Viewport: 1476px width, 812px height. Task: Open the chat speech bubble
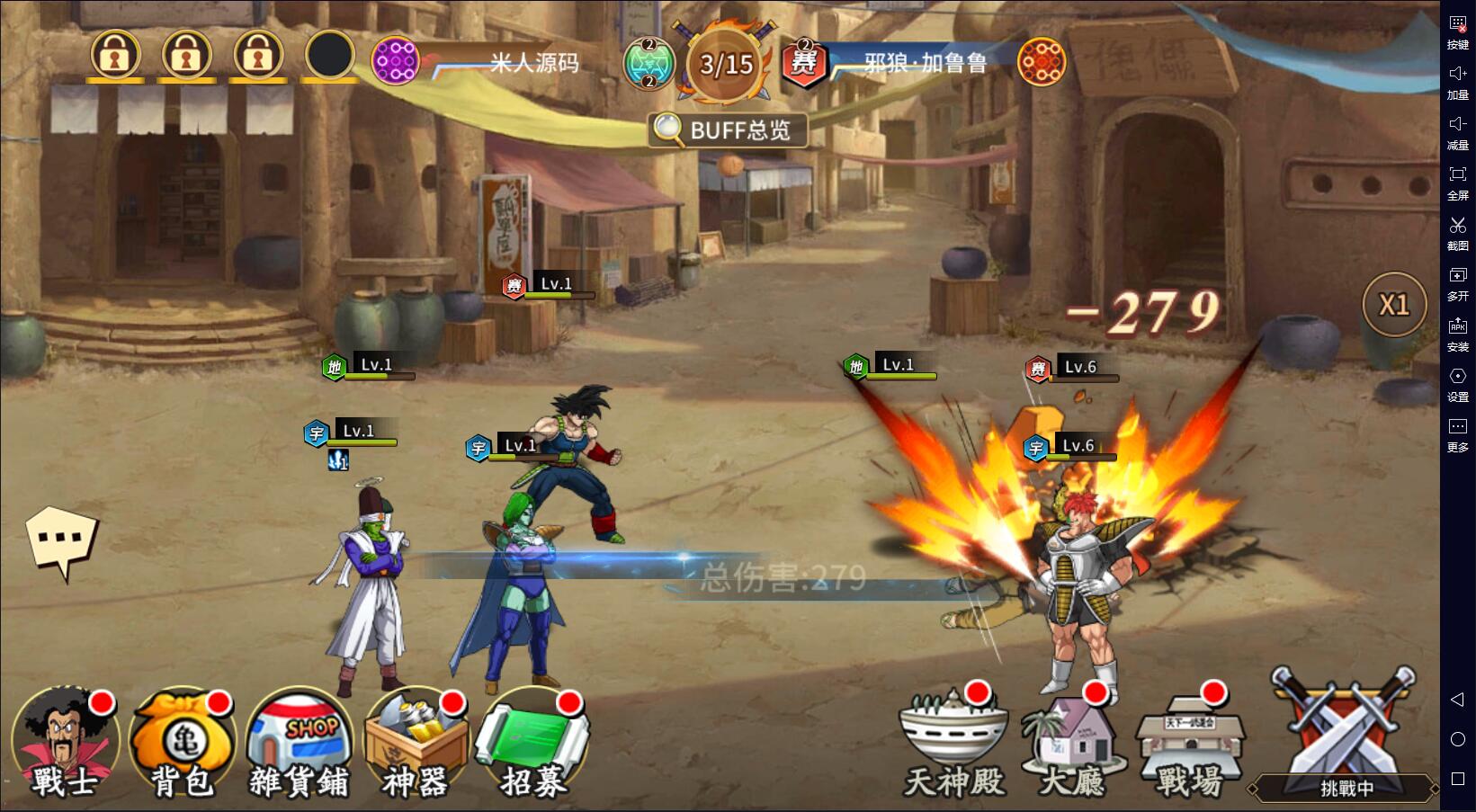click(x=61, y=540)
